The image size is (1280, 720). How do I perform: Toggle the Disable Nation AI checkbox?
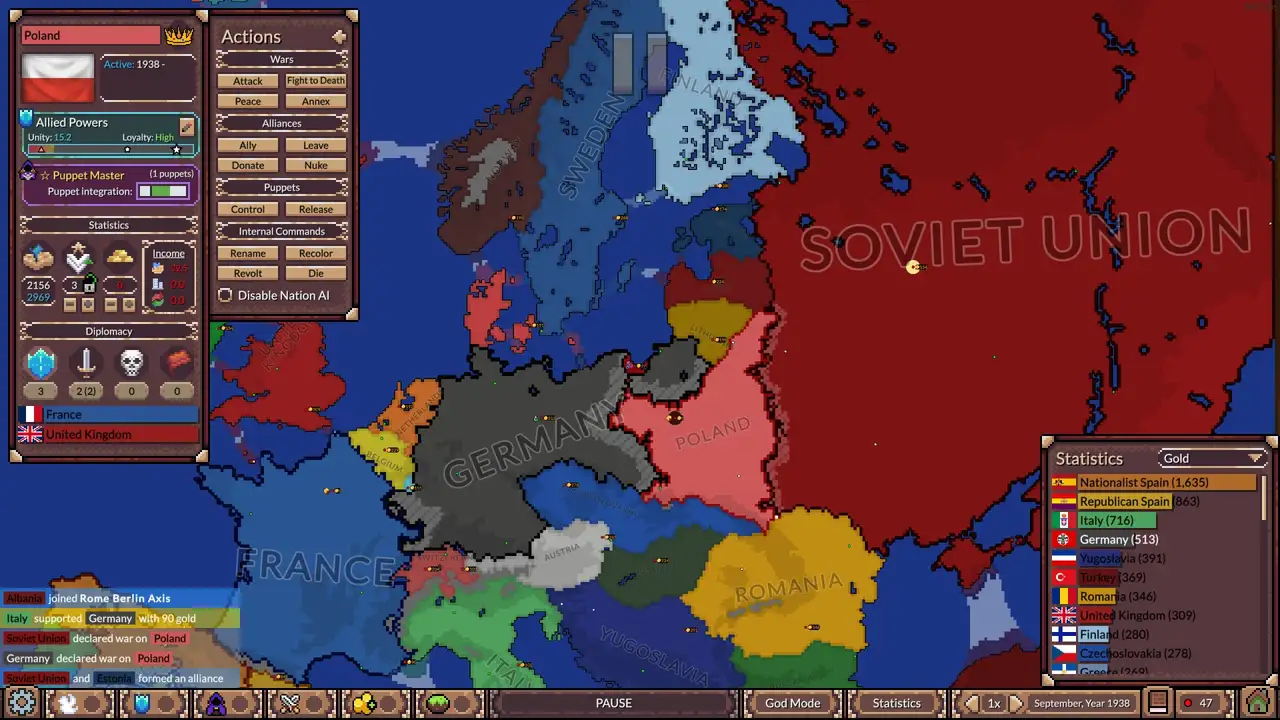pos(225,295)
